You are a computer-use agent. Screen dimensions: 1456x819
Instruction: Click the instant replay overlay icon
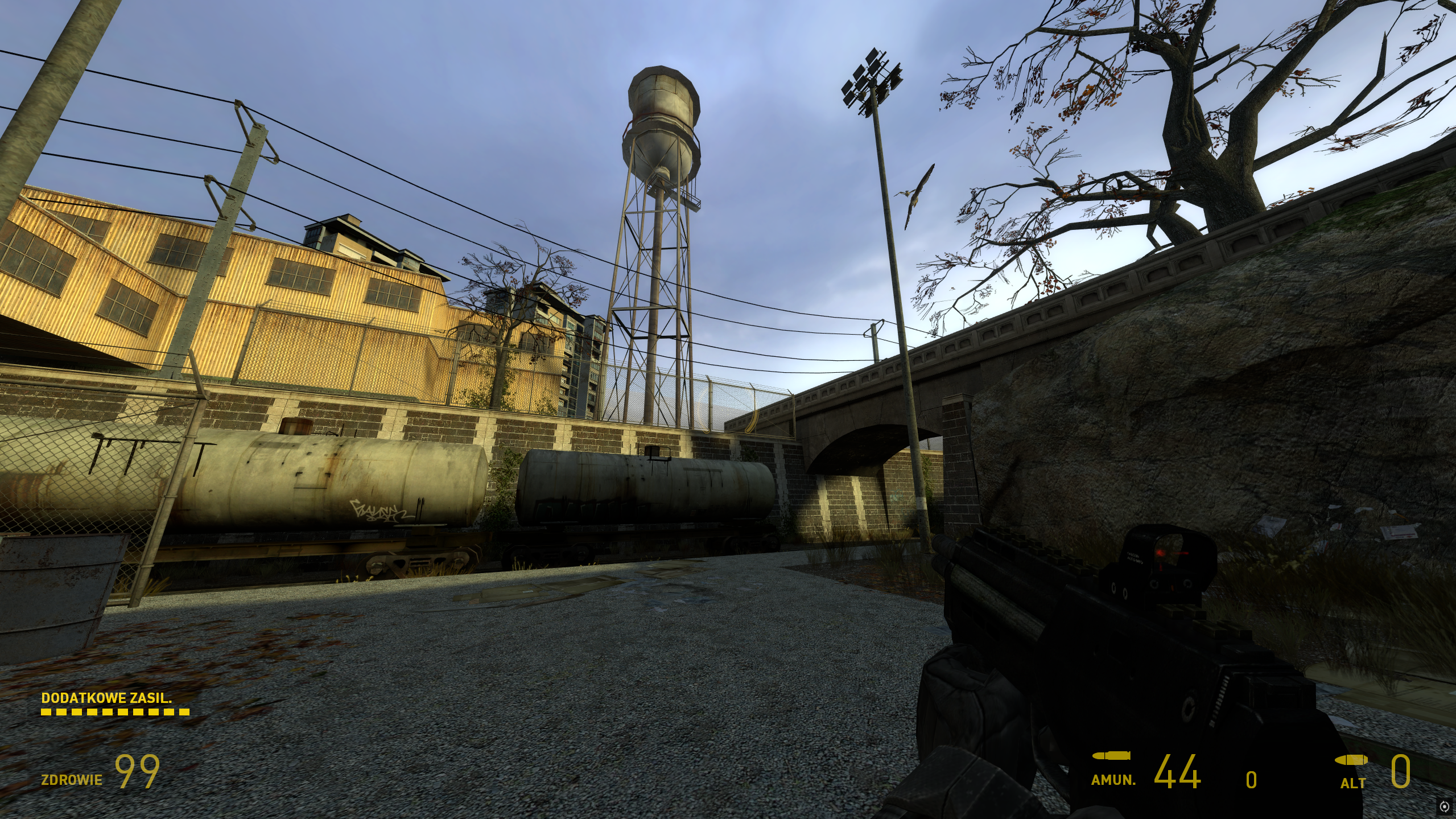[1444, 806]
